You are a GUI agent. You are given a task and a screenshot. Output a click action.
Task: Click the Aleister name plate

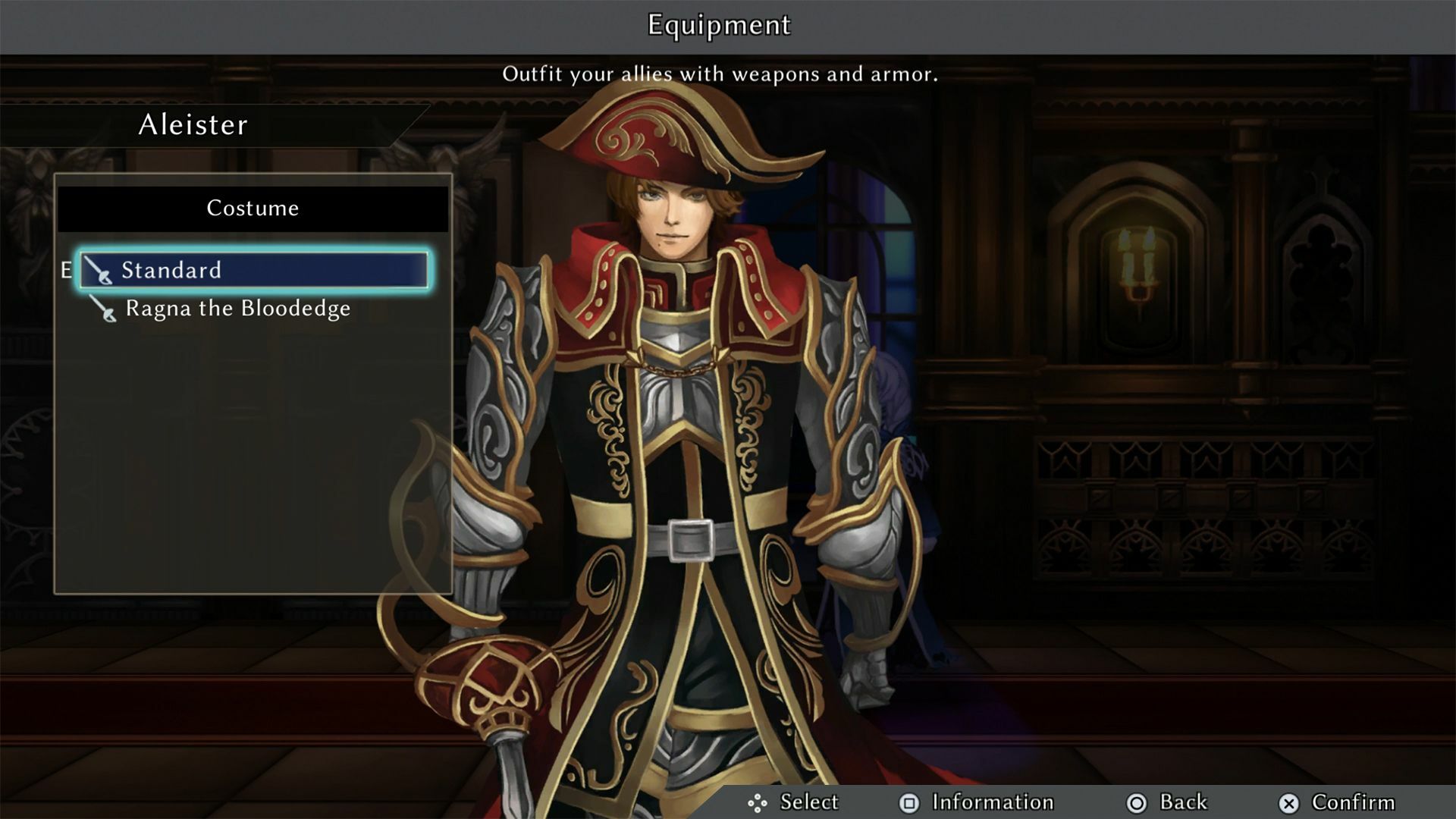(x=193, y=124)
